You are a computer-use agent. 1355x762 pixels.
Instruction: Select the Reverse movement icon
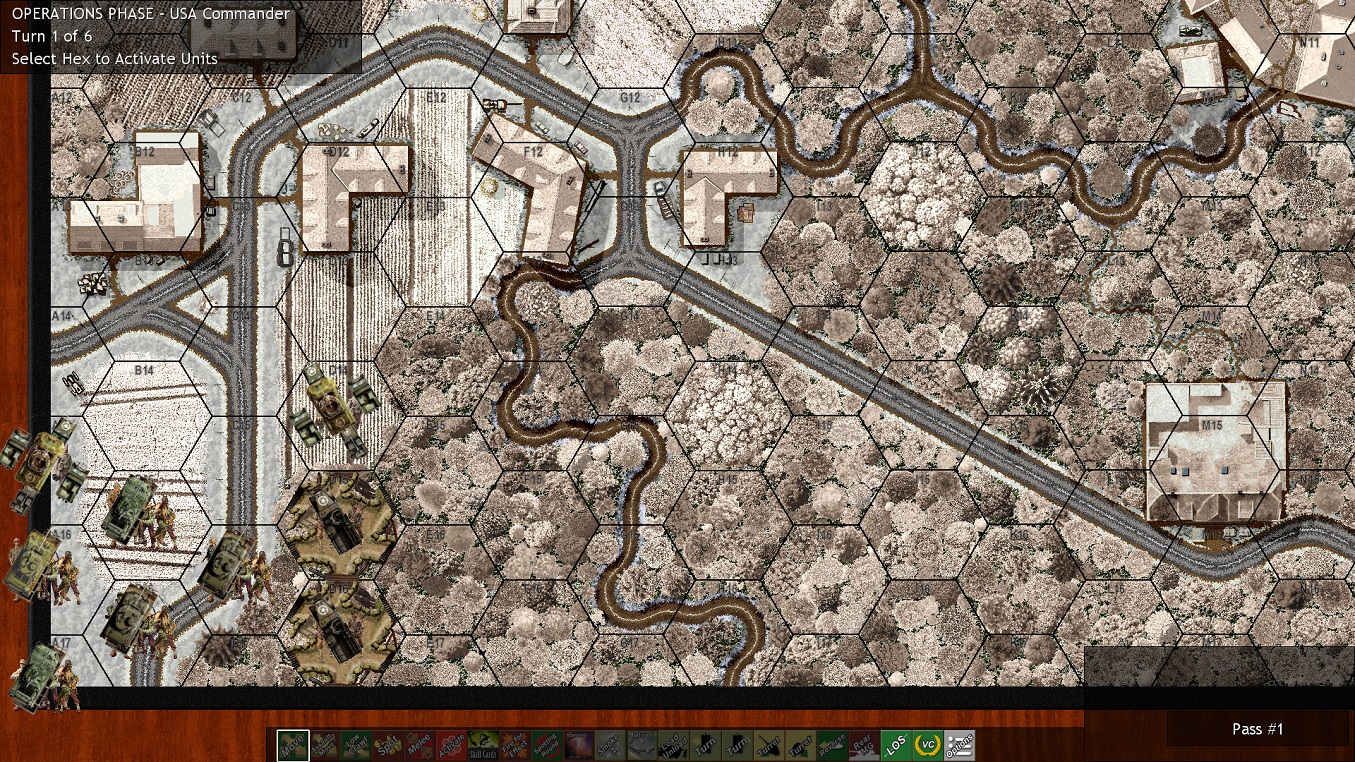click(834, 745)
